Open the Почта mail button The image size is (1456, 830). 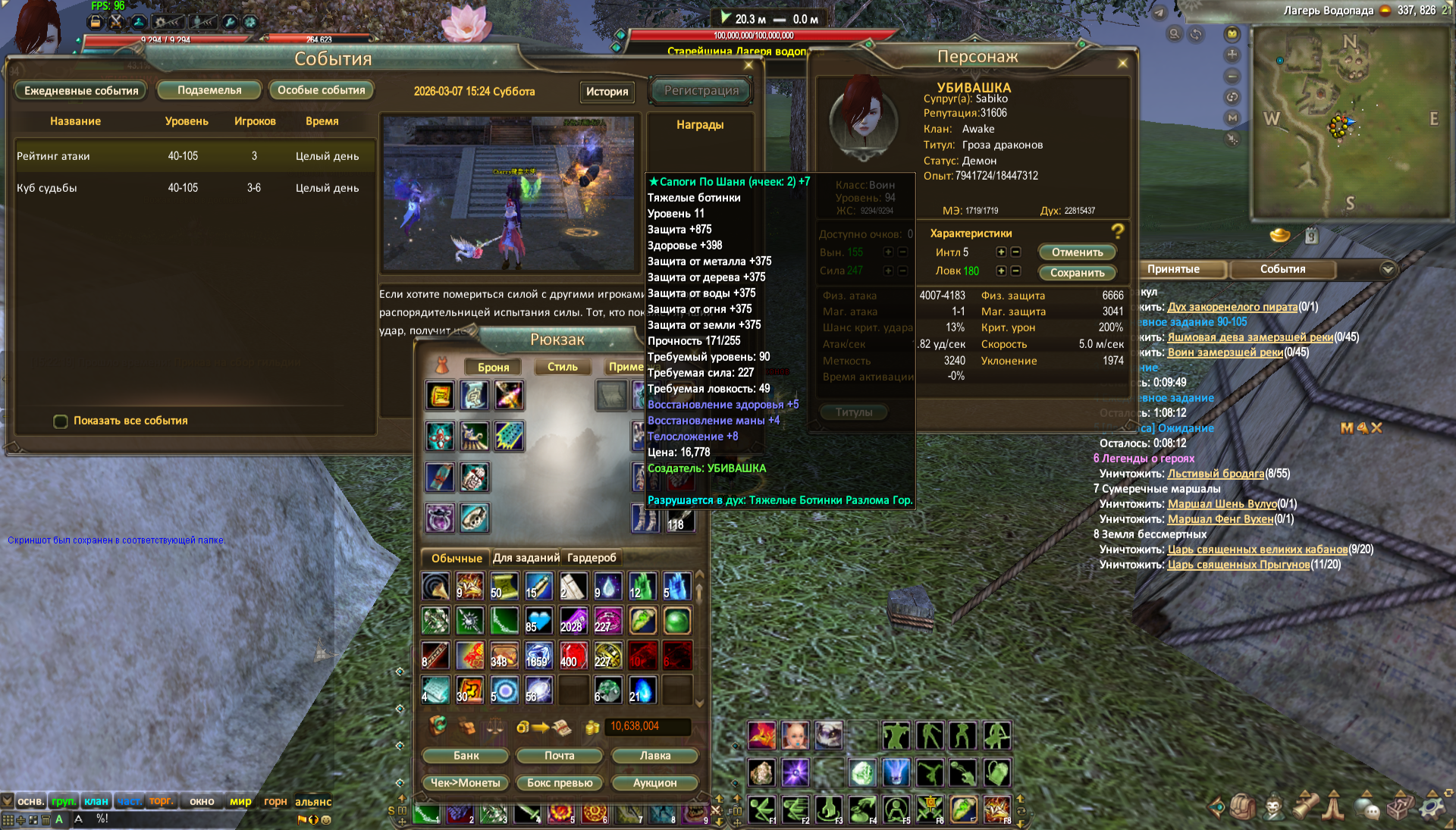(x=559, y=756)
